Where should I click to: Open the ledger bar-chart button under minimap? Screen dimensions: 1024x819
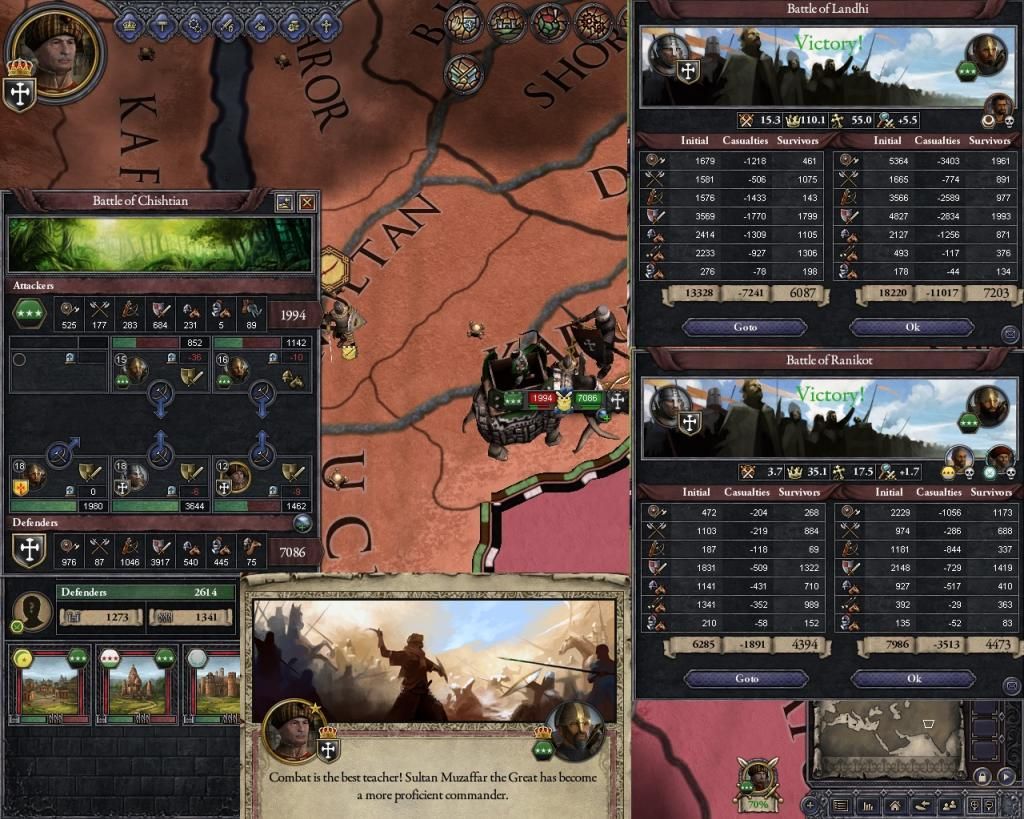(x=867, y=805)
